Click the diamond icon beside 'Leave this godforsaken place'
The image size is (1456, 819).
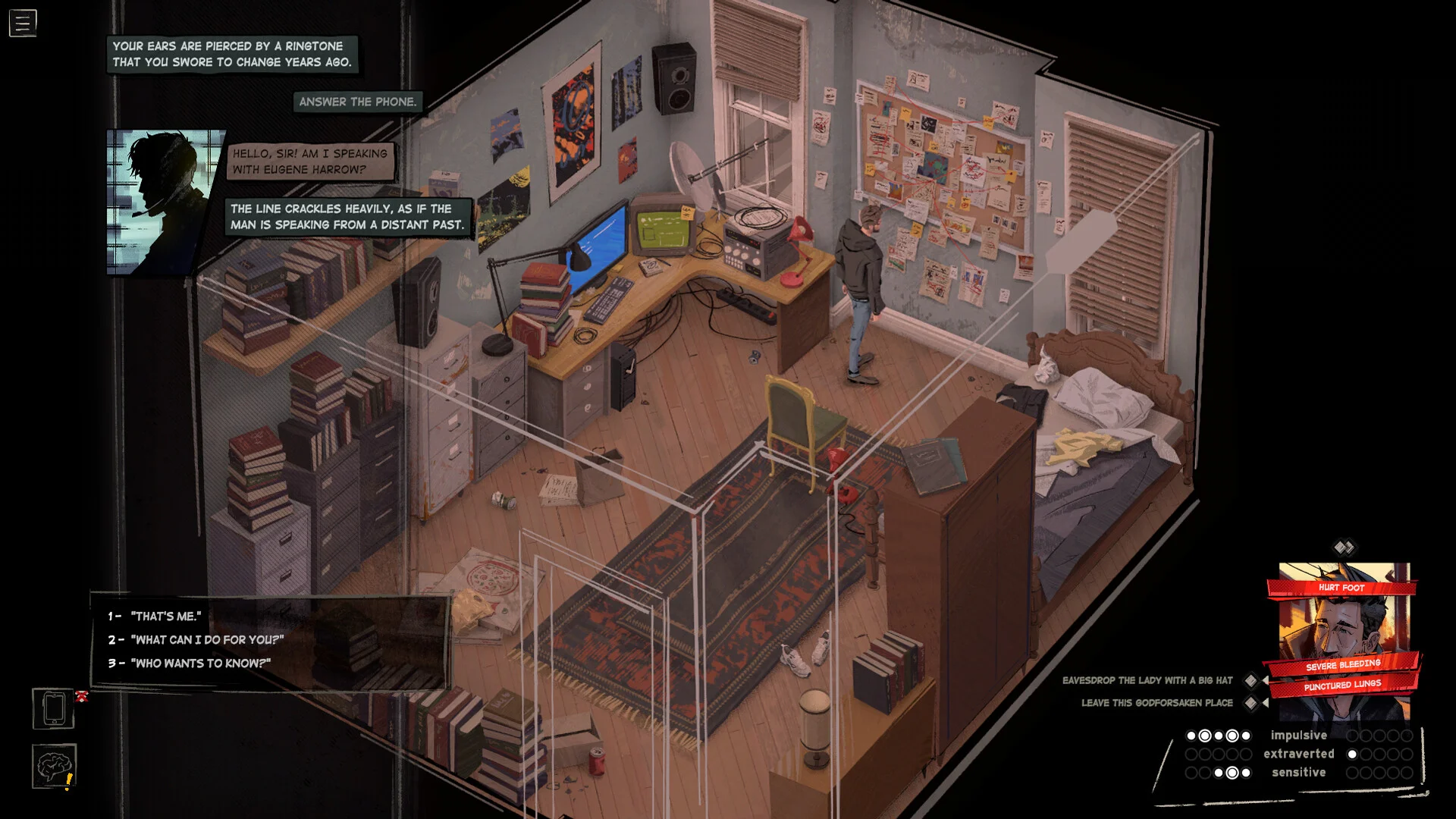[x=1250, y=703]
